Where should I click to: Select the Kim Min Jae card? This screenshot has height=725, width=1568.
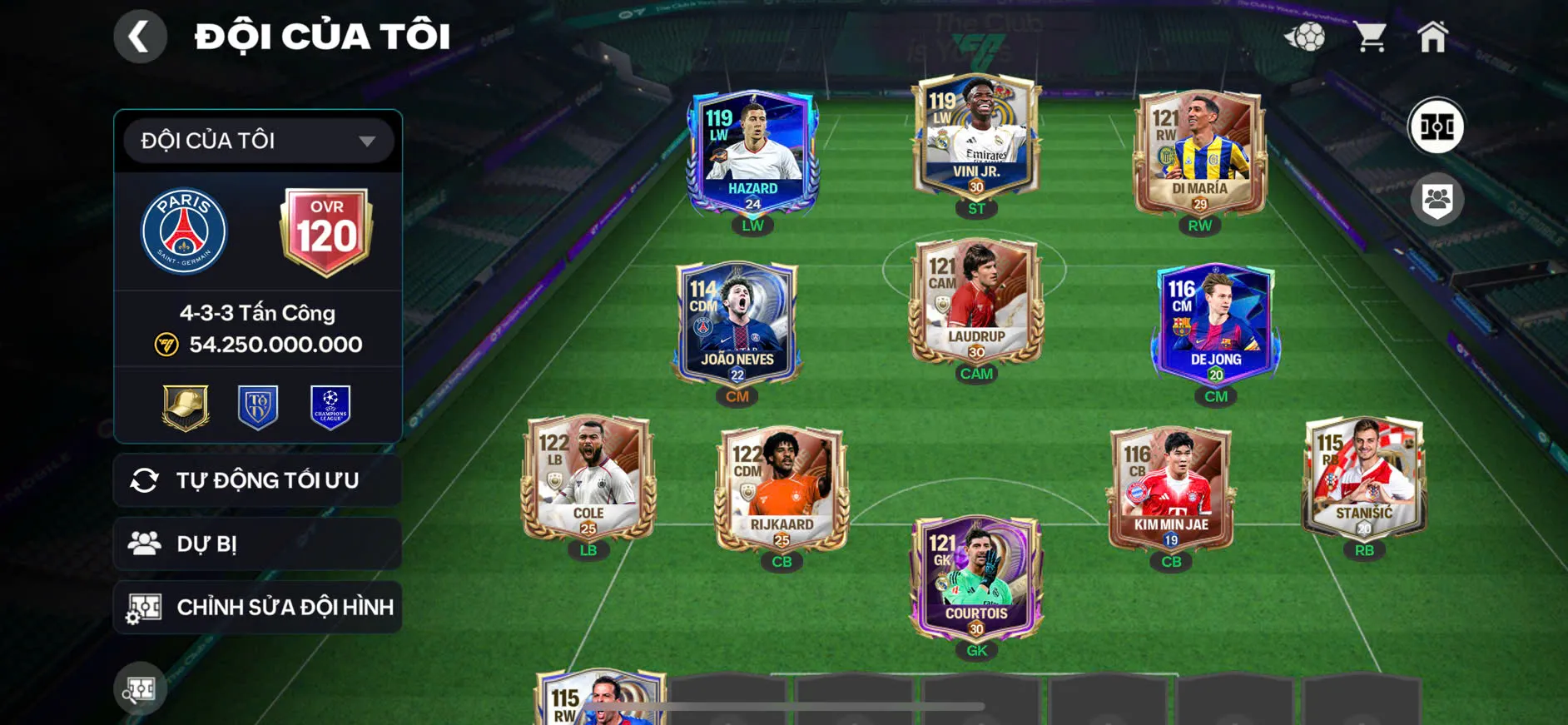point(1171,489)
